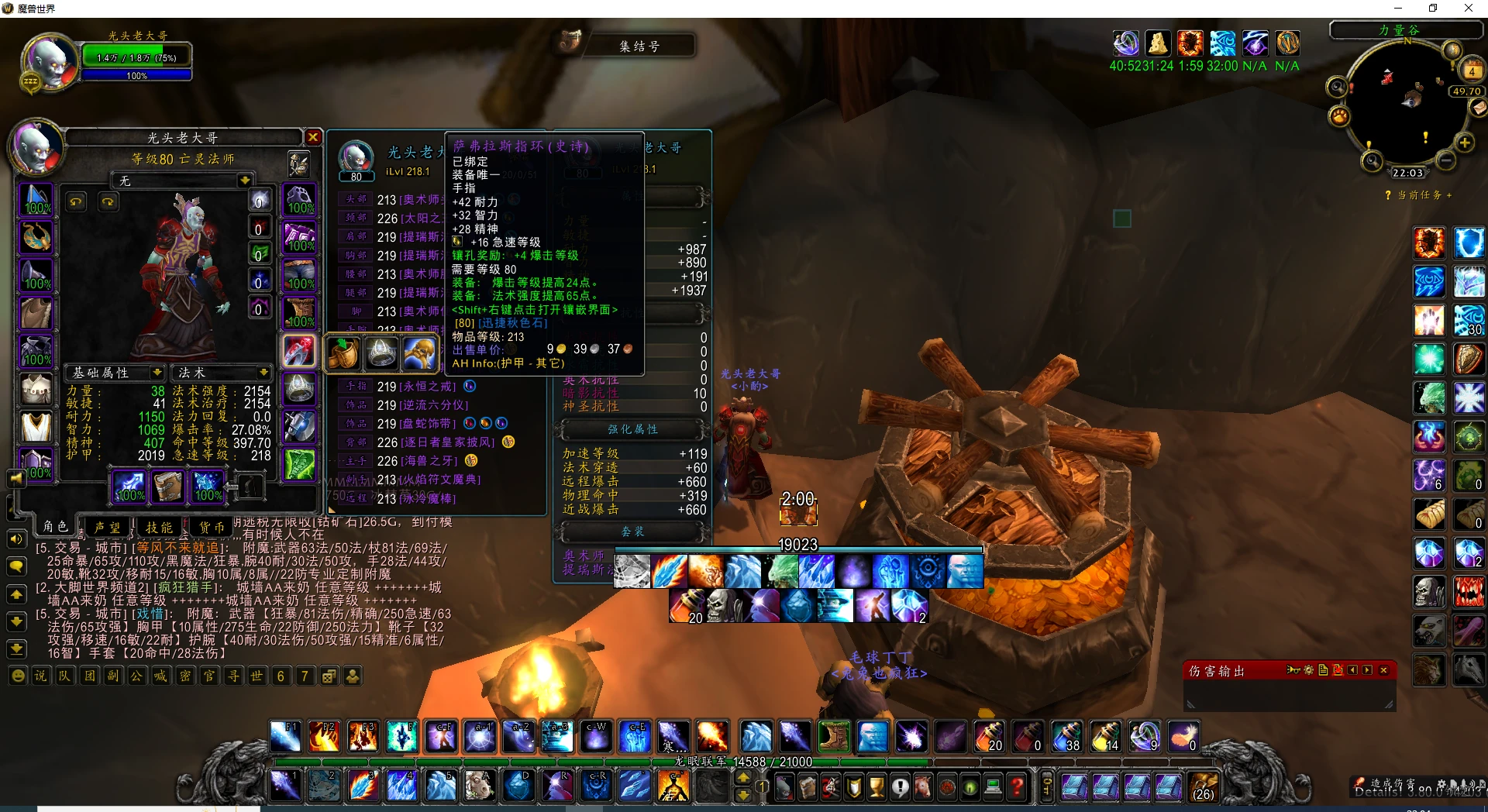Click the dice roll button in chat bar
The height and width of the screenshot is (812, 1488).
click(329, 676)
